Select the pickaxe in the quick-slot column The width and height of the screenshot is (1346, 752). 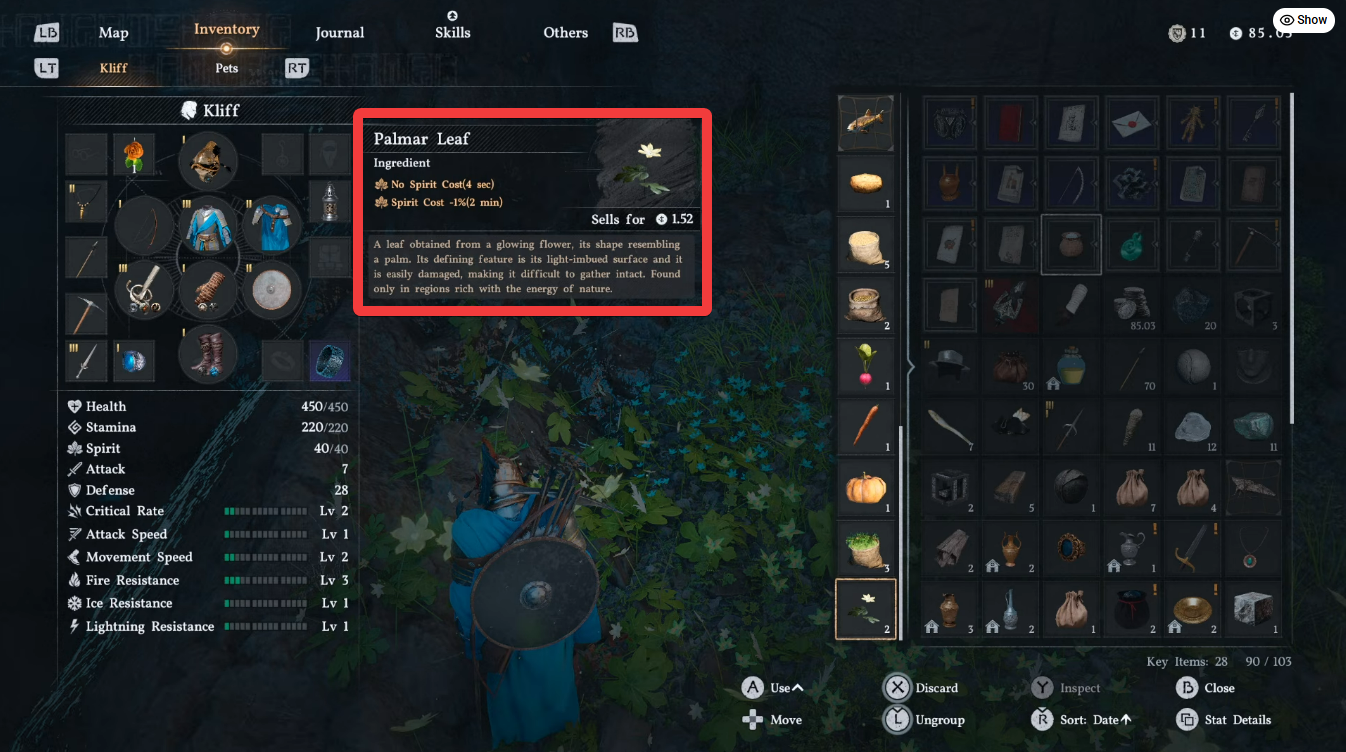point(85,314)
